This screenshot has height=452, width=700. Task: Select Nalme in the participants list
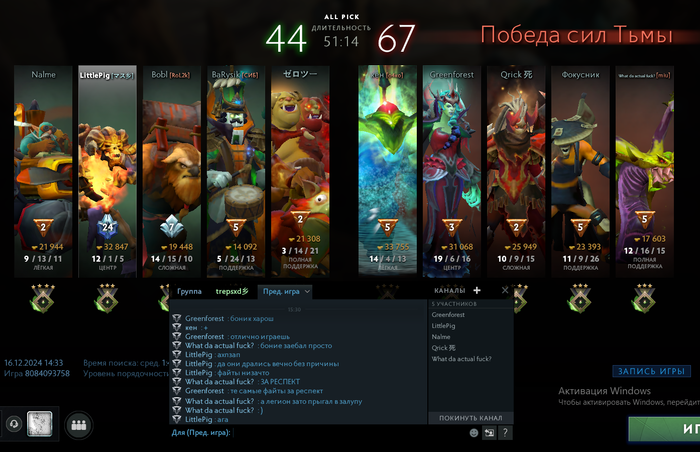click(x=441, y=337)
